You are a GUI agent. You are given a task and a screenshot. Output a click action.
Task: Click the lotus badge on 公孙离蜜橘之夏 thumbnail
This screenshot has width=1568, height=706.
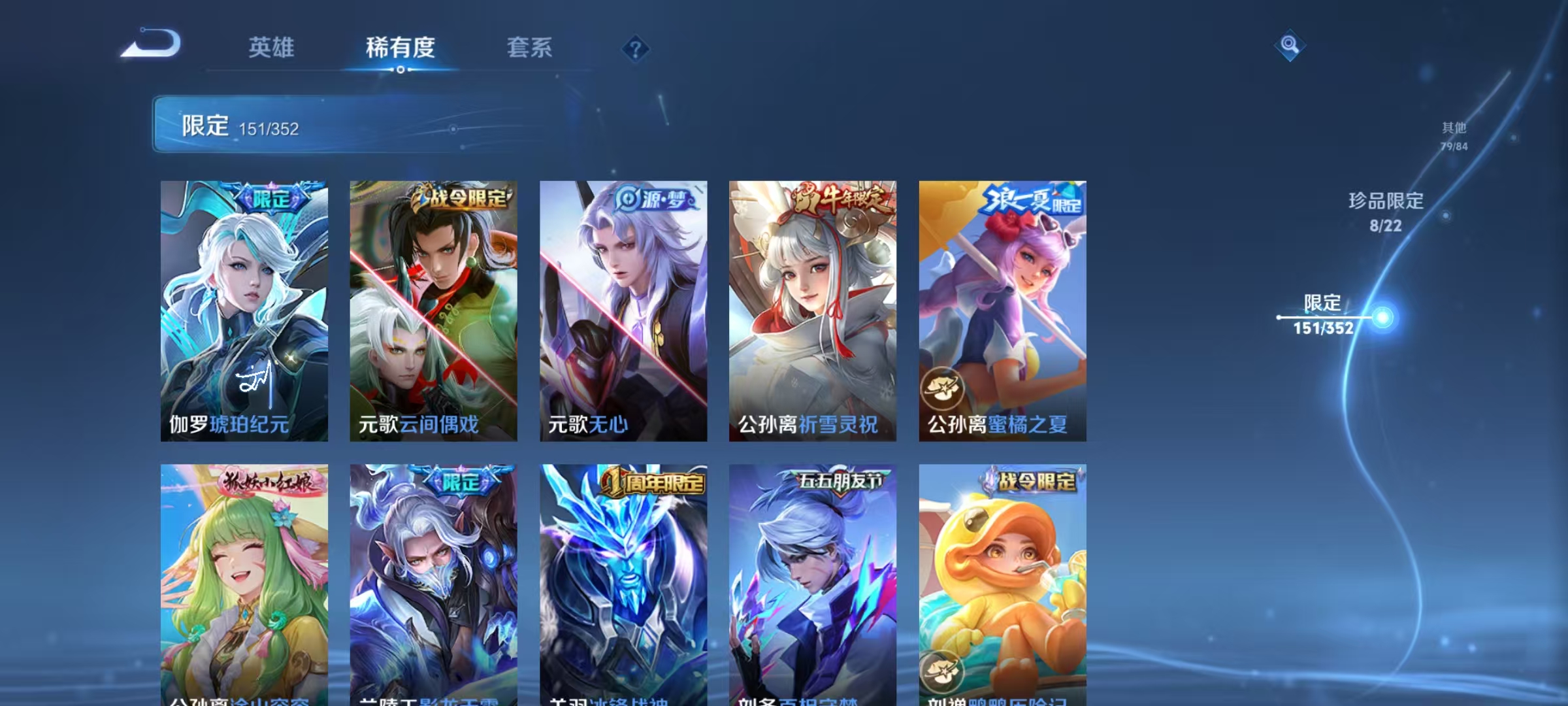pos(941,387)
